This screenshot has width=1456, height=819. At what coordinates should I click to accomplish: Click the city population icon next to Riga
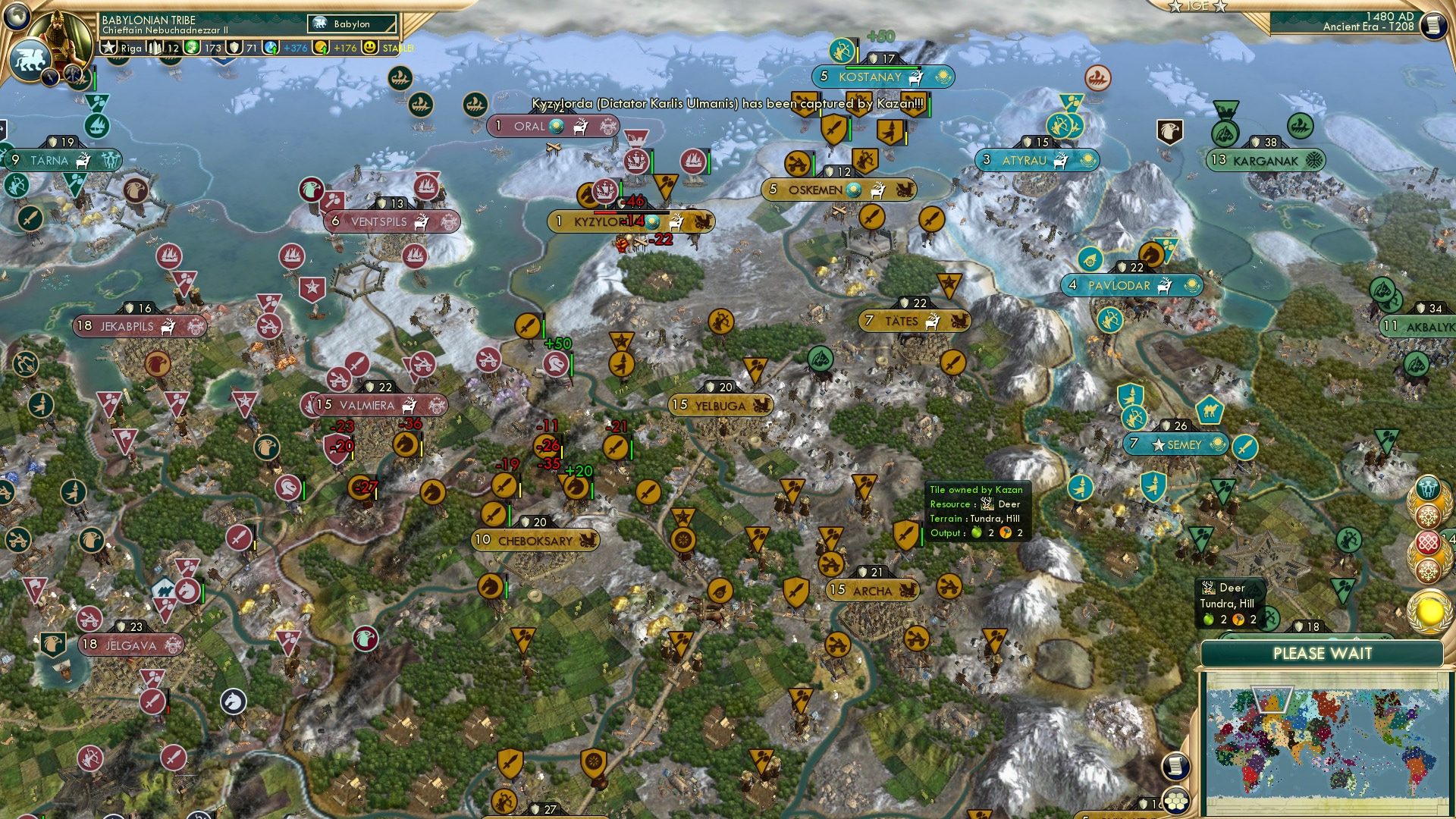(x=155, y=47)
